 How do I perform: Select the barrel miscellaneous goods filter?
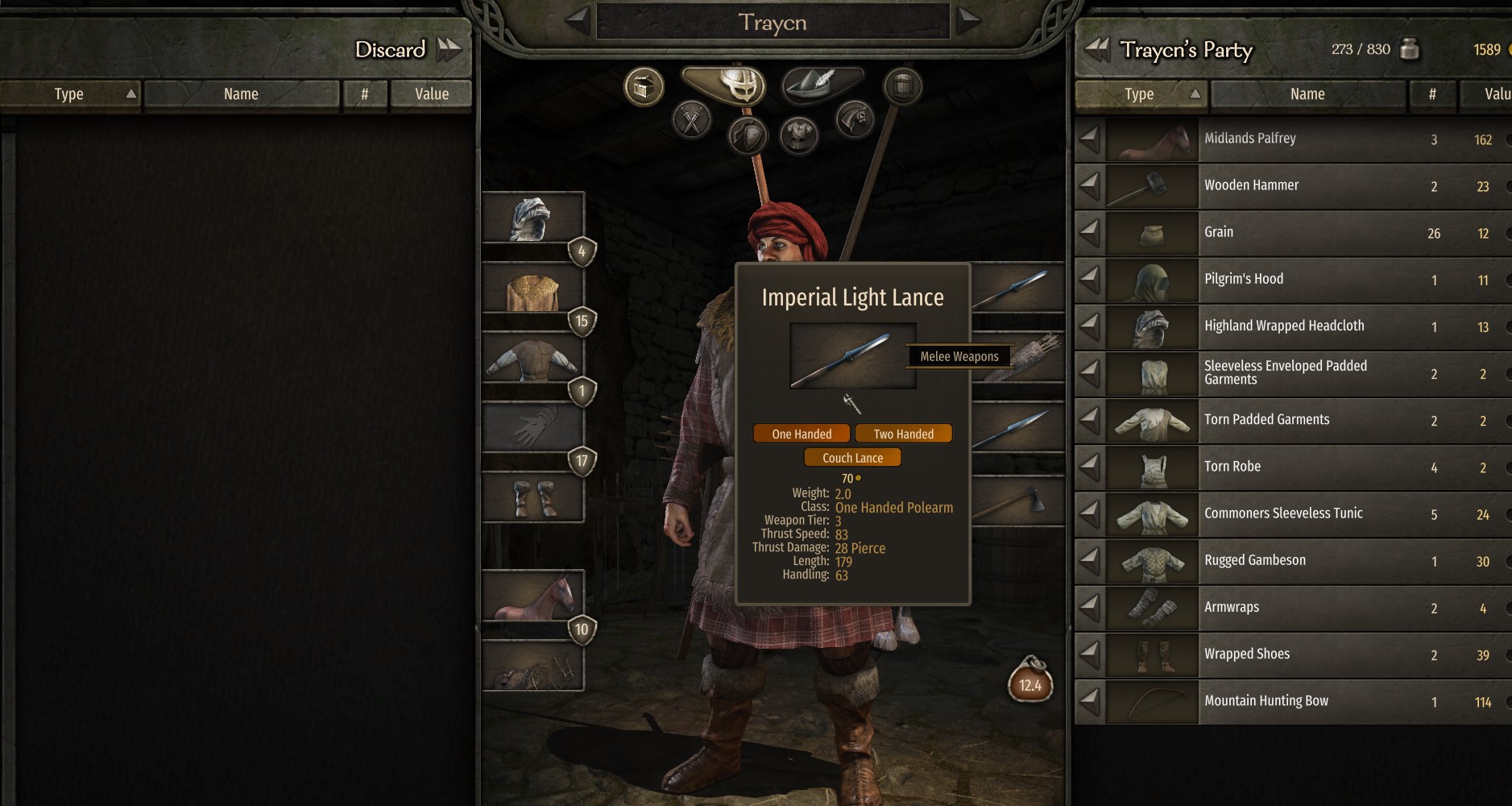(904, 87)
